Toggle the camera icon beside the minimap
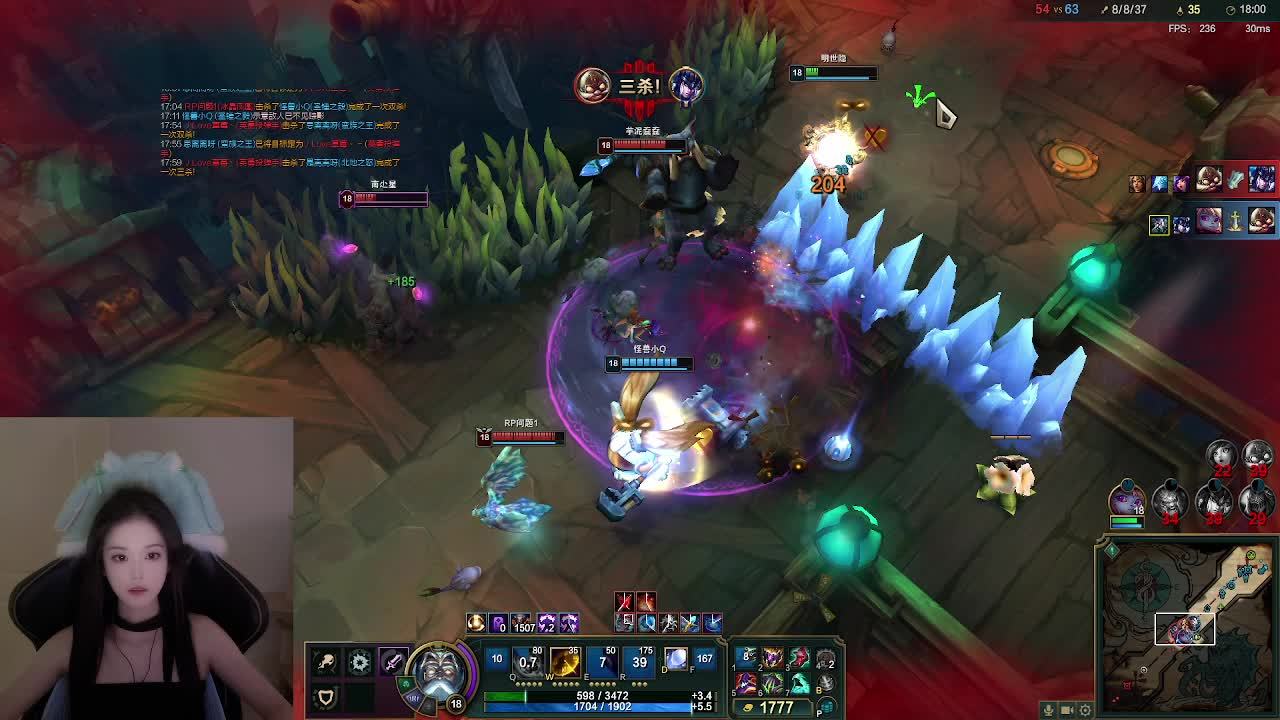 [x=1067, y=710]
